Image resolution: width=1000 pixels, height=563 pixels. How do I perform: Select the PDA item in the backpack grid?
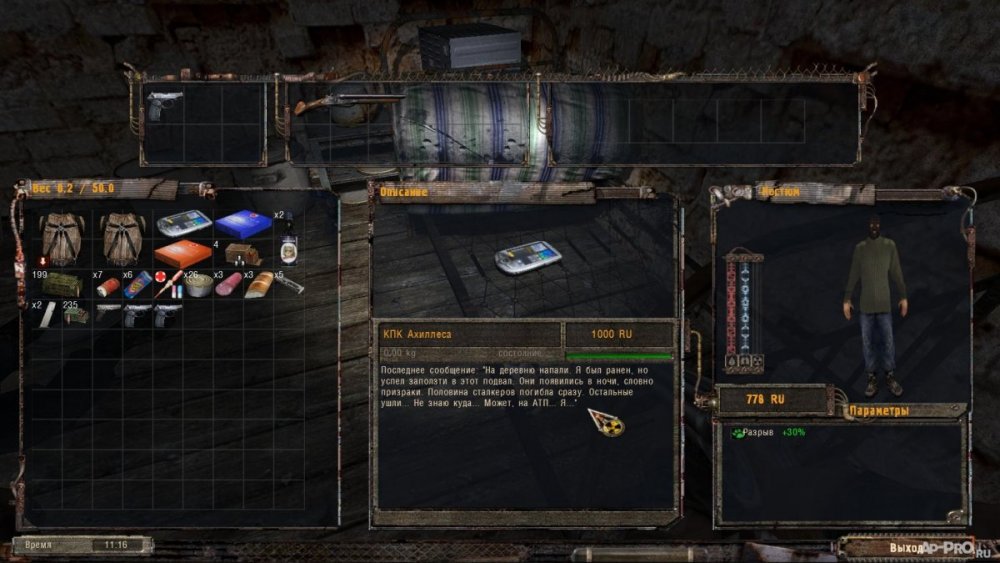click(x=183, y=223)
